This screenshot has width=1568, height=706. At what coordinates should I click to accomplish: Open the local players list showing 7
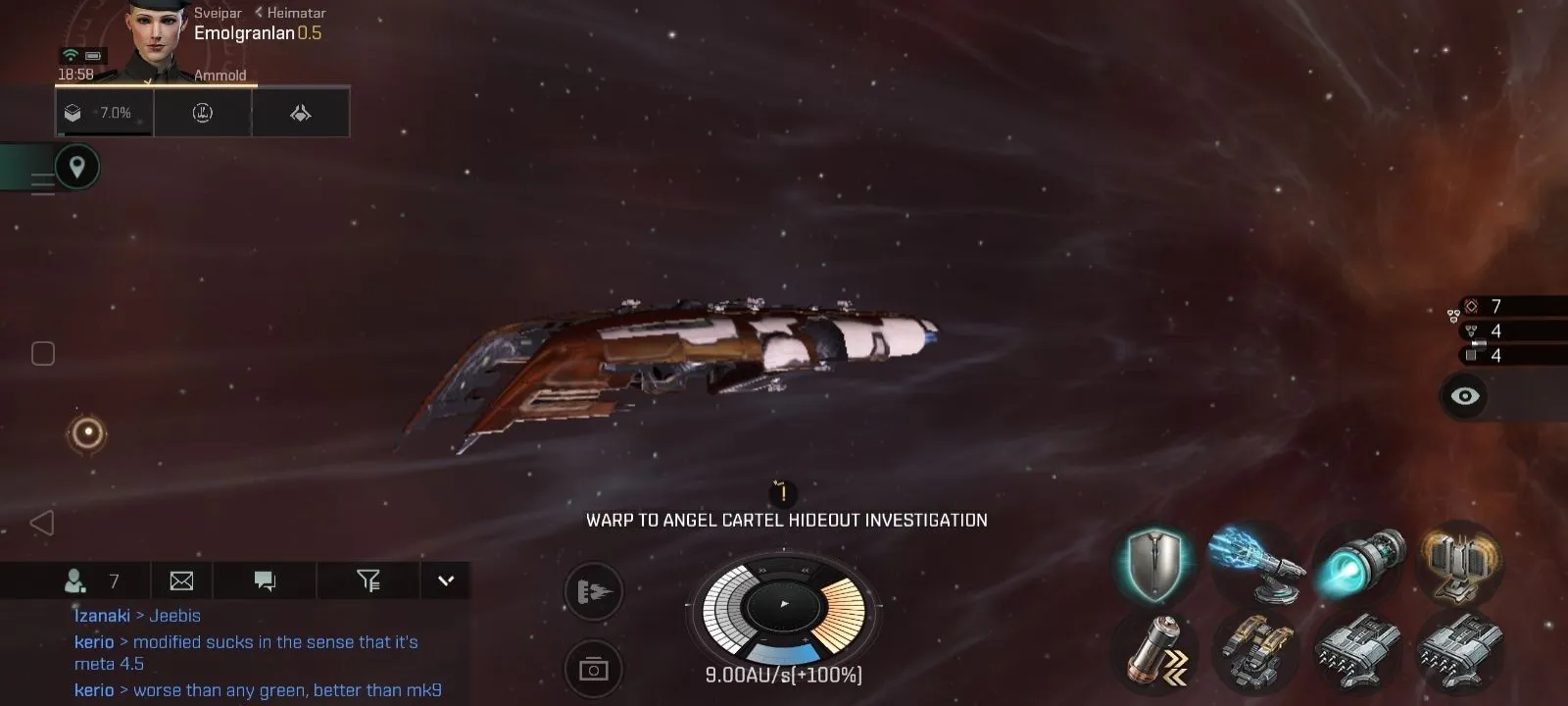91,581
